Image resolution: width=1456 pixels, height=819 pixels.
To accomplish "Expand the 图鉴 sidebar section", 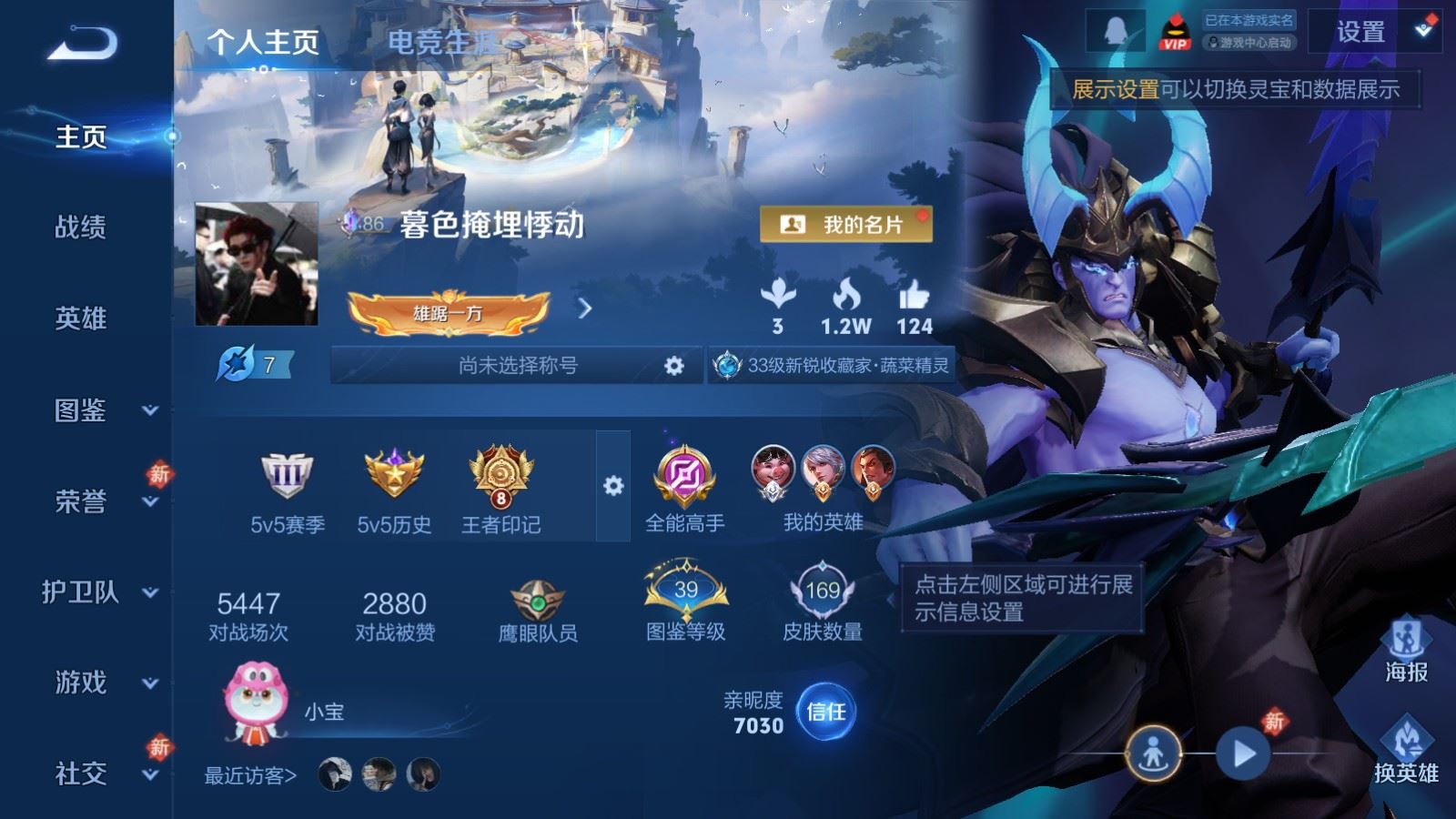I will [80, 411].
